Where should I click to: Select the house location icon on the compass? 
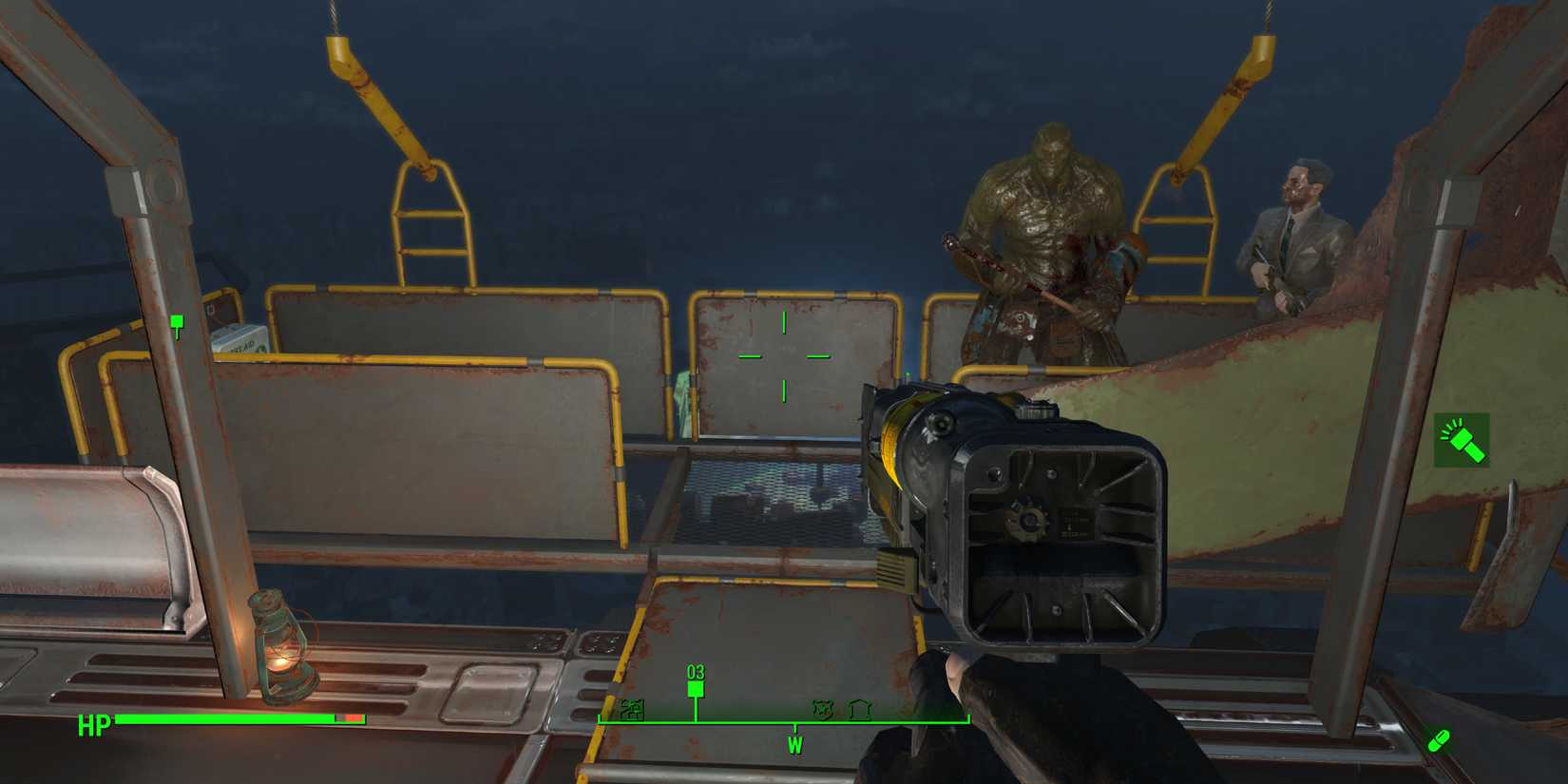coord(858,709)
